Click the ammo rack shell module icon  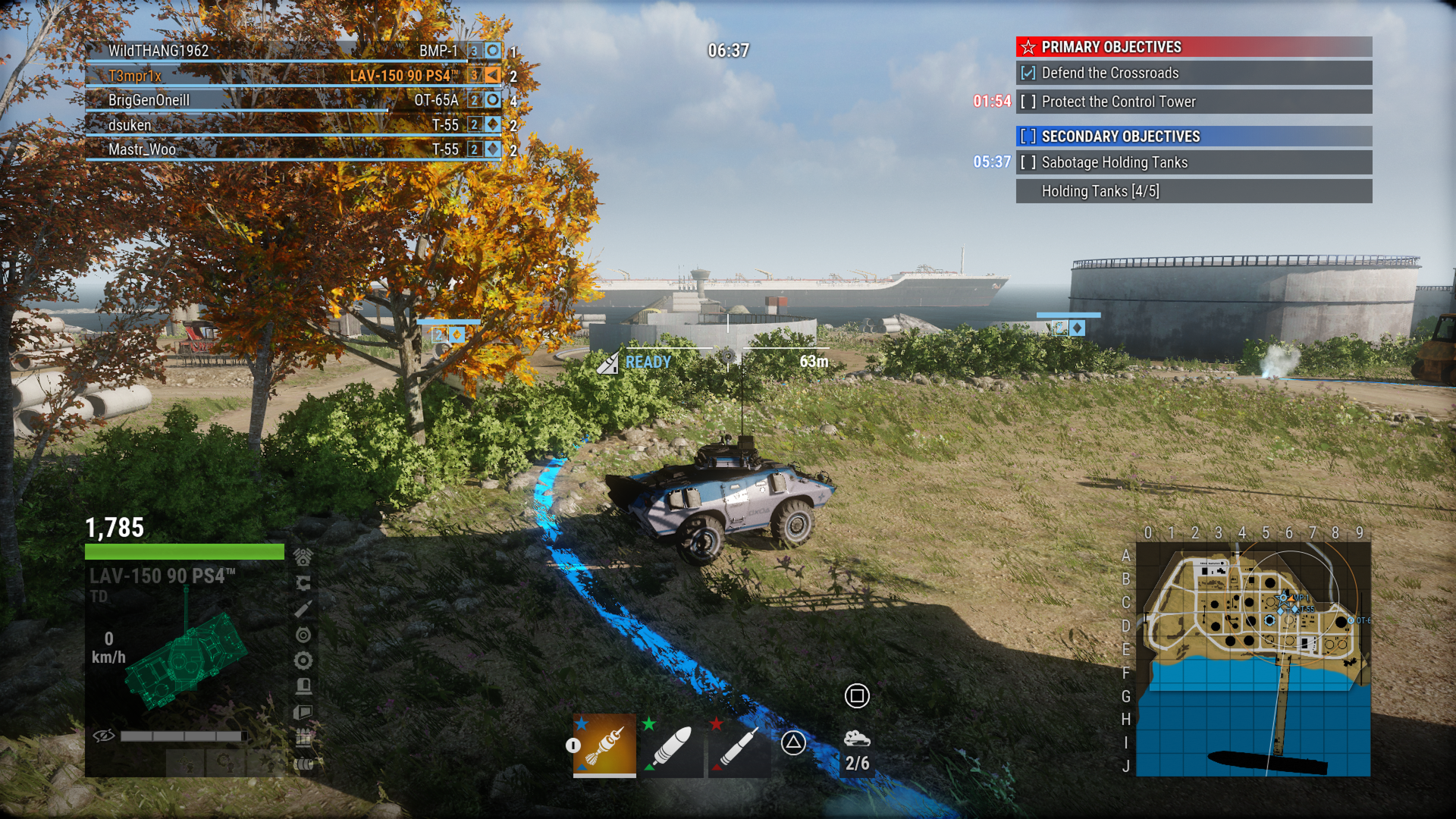point(303,736)
